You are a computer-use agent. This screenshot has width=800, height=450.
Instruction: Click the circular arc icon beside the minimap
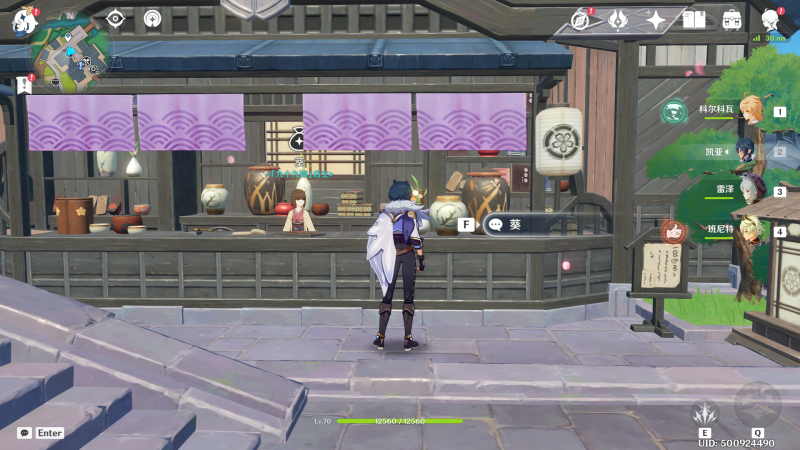coord(152,18)
